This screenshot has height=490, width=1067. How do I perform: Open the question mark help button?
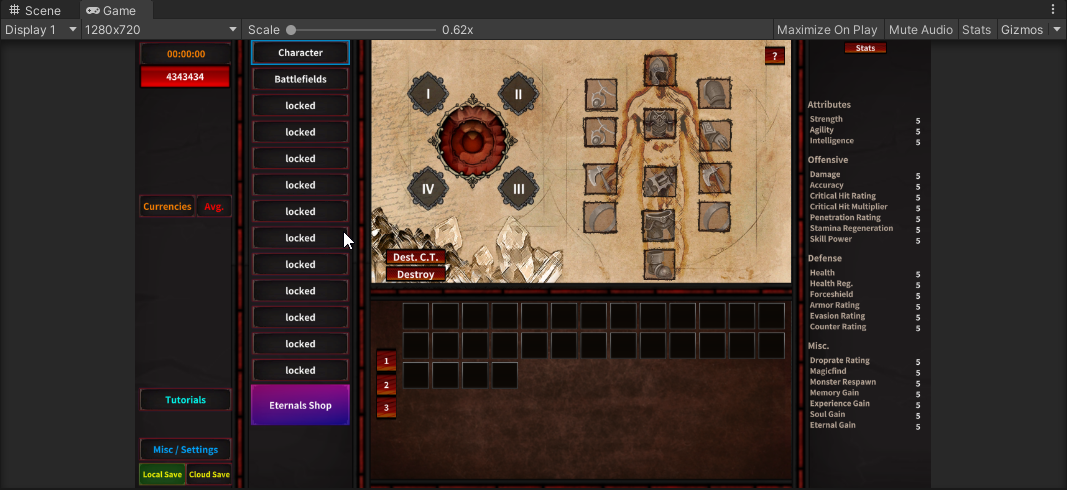point(775,56)
